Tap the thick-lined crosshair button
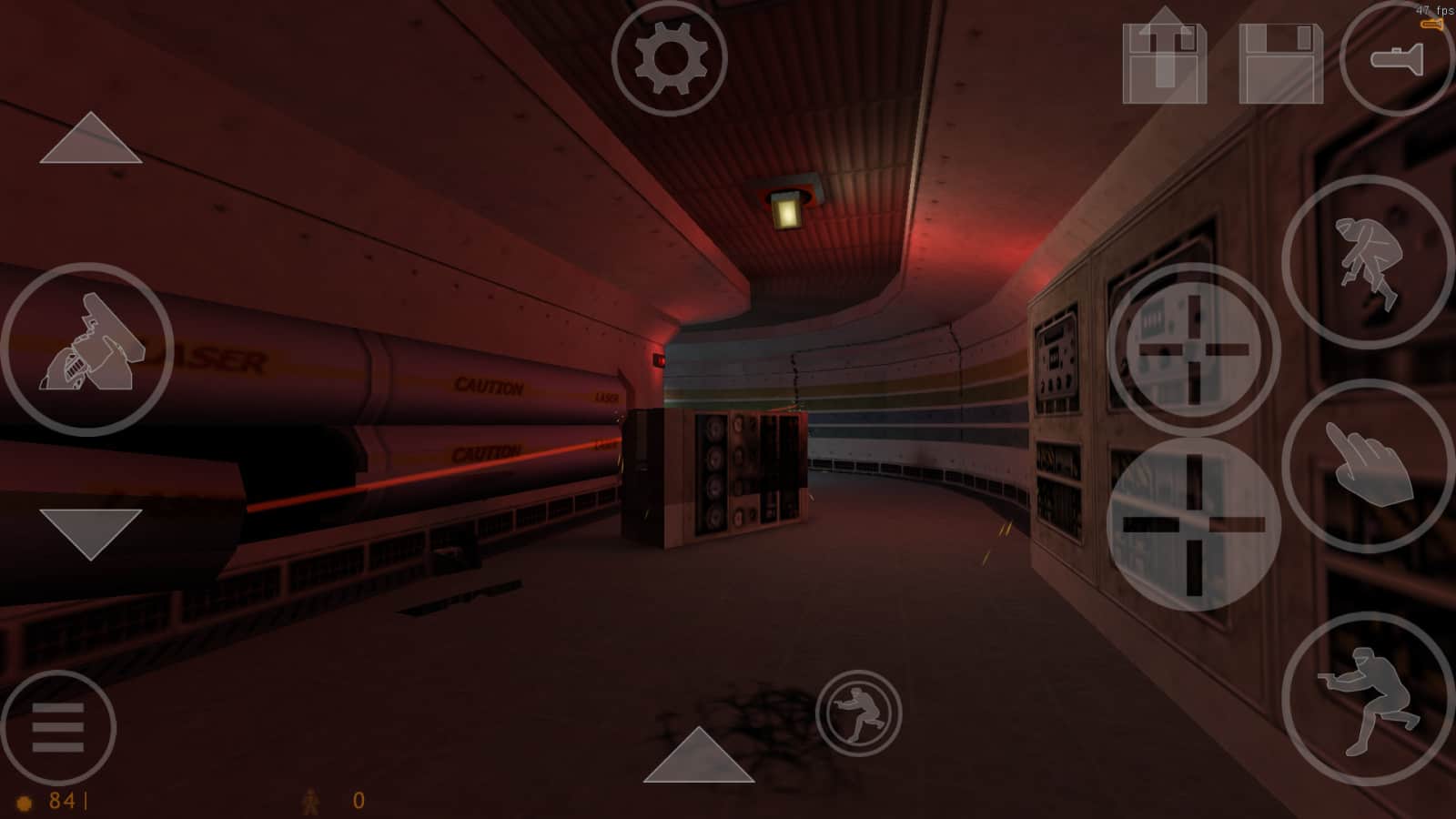Viewport: 1456px width, 819px height. (1194, 524)
